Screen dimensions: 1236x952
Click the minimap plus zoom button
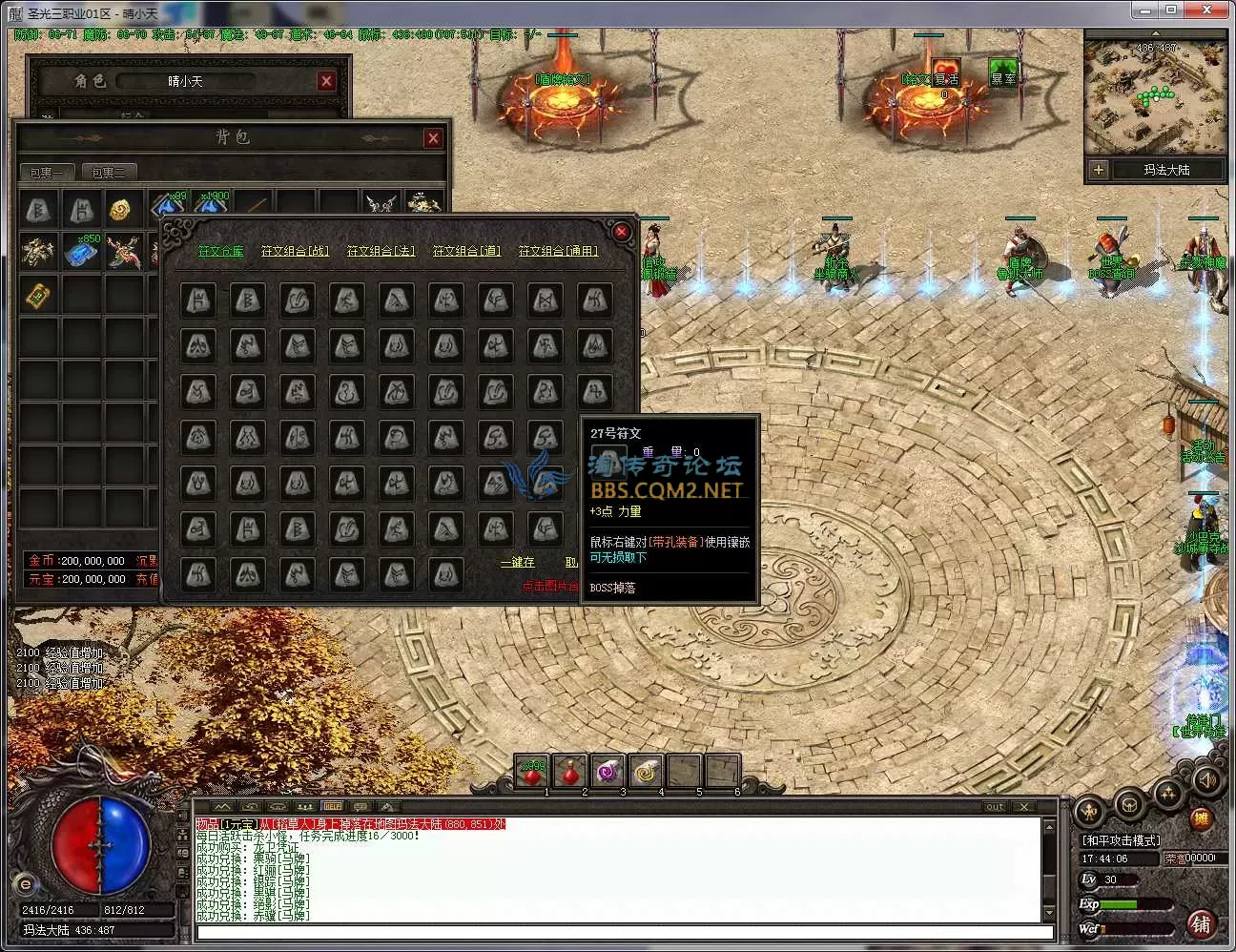(1099, 170)
